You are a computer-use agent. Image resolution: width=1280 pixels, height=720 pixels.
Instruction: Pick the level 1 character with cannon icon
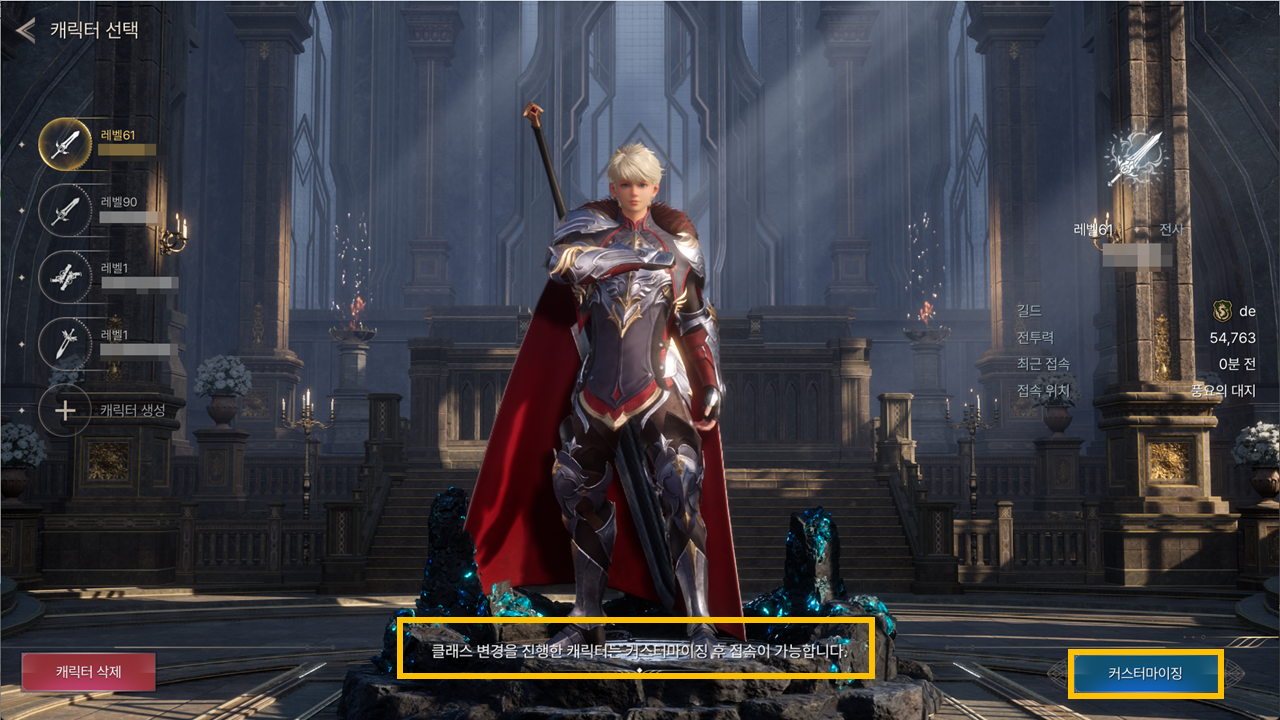tap(65, 277)
